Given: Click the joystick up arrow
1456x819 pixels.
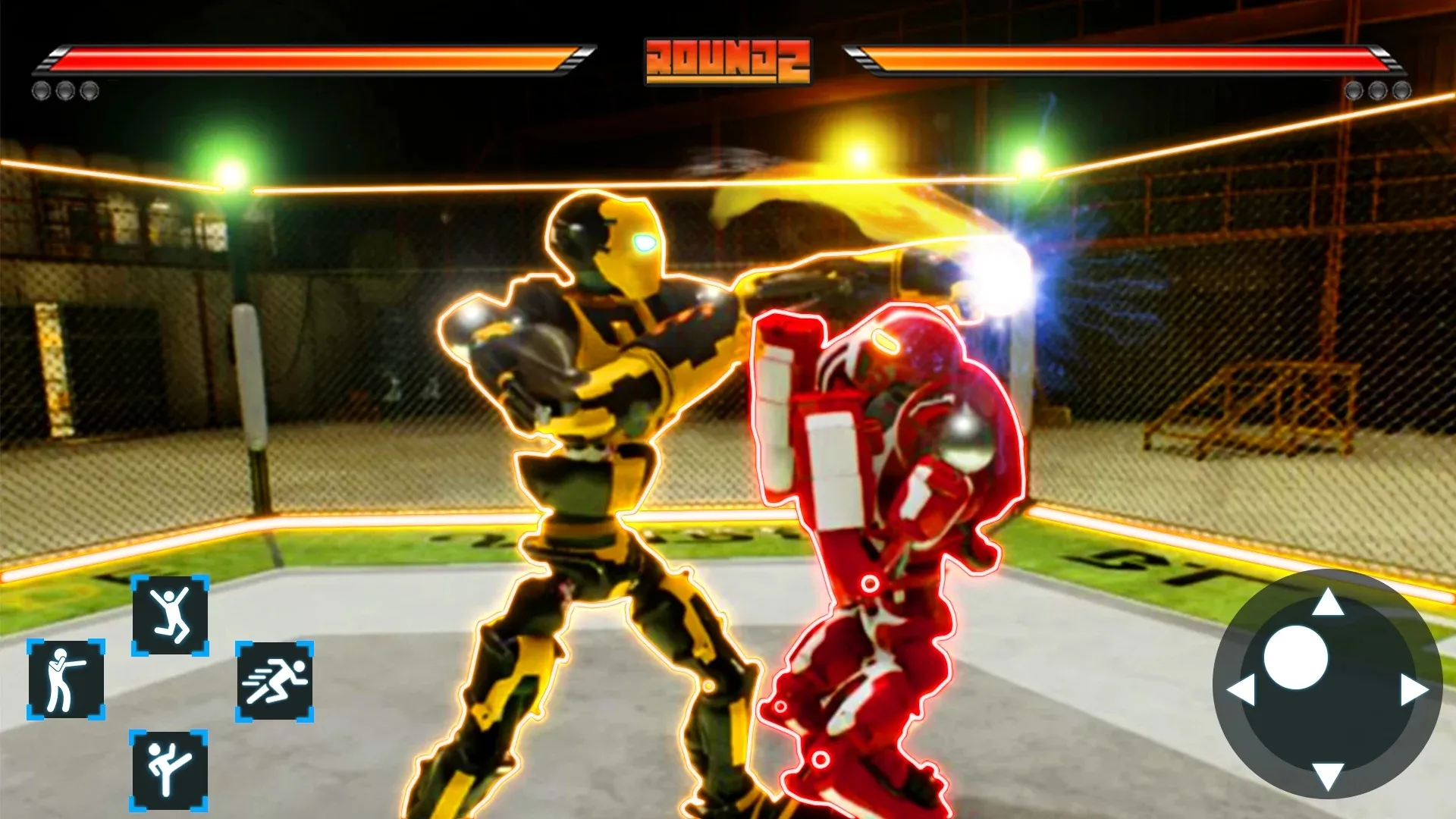Looking at the screenshot, I should tap(1327, 603).
